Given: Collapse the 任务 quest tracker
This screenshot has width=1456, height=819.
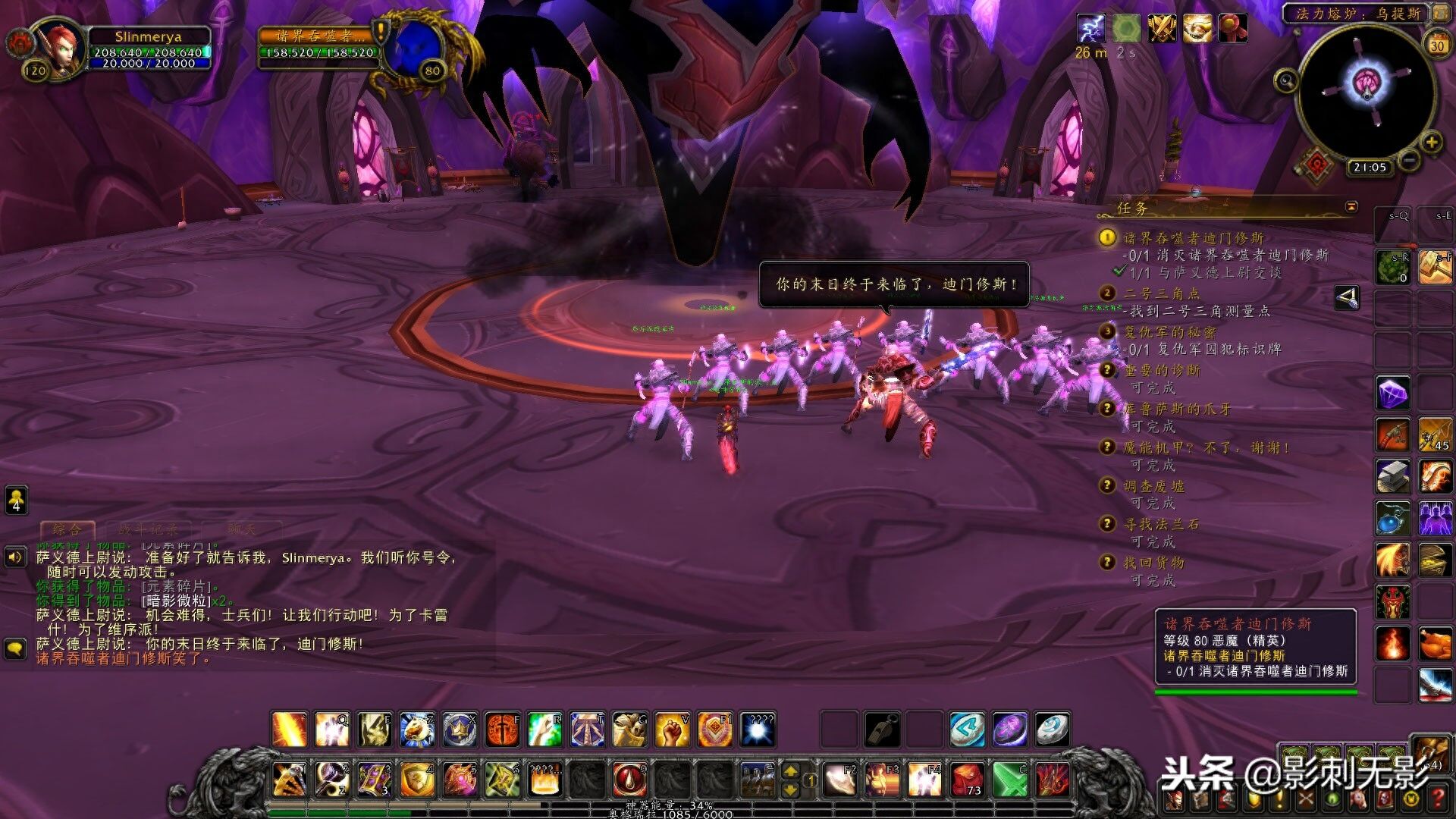Looking at the screenshot, I should click(x=1351, y=207).
